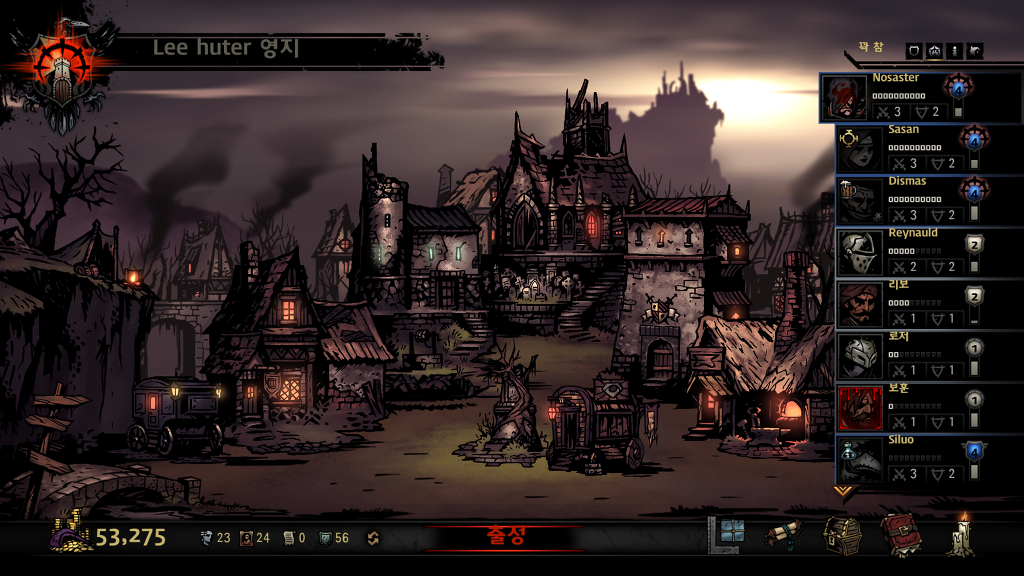Image resolution: width=1024 pixels, height=576 pixels.
Task: Expand the roster with the down arrow
Action: pos(844,491)
